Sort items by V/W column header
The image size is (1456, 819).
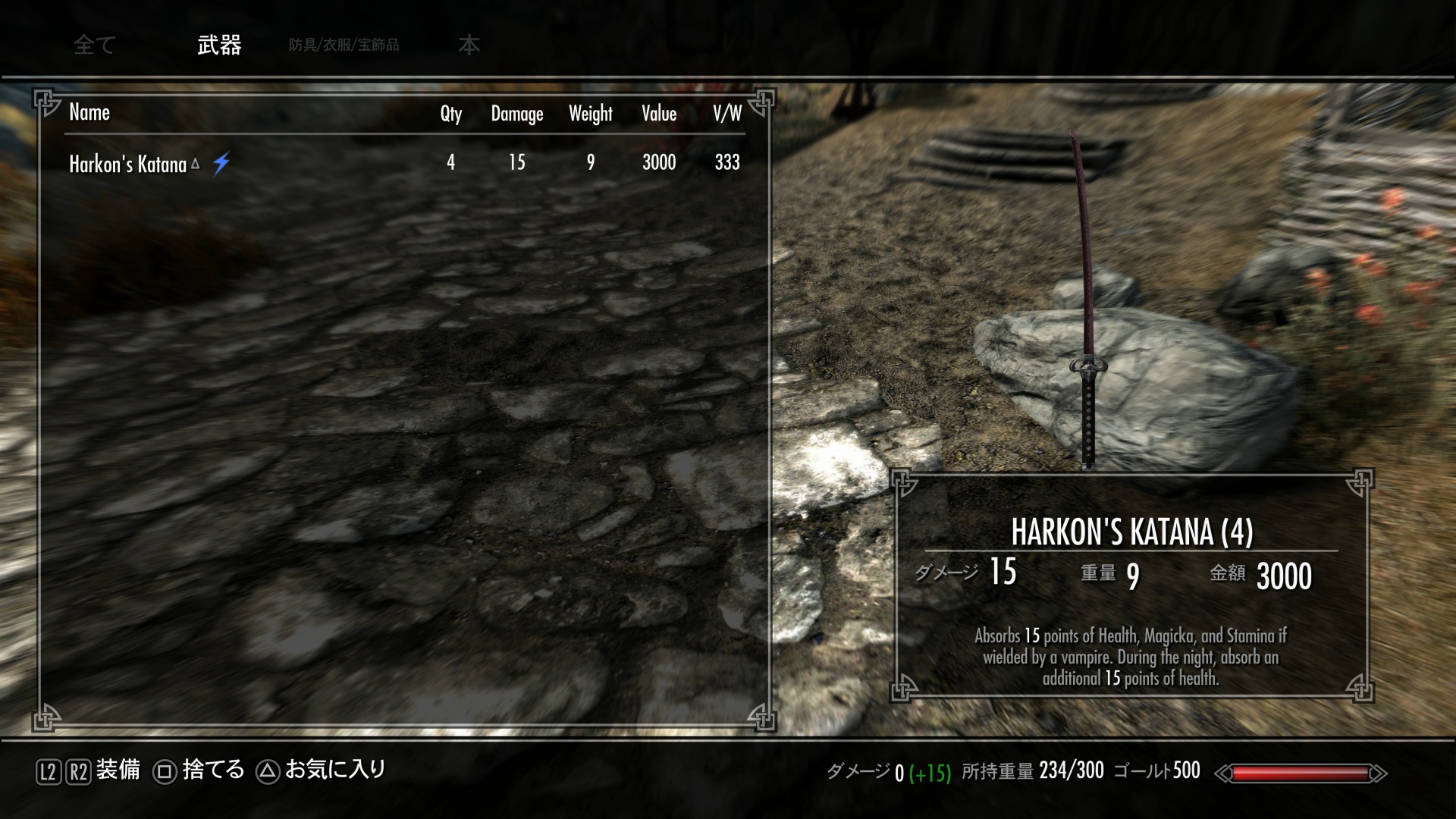pos(726,114)
